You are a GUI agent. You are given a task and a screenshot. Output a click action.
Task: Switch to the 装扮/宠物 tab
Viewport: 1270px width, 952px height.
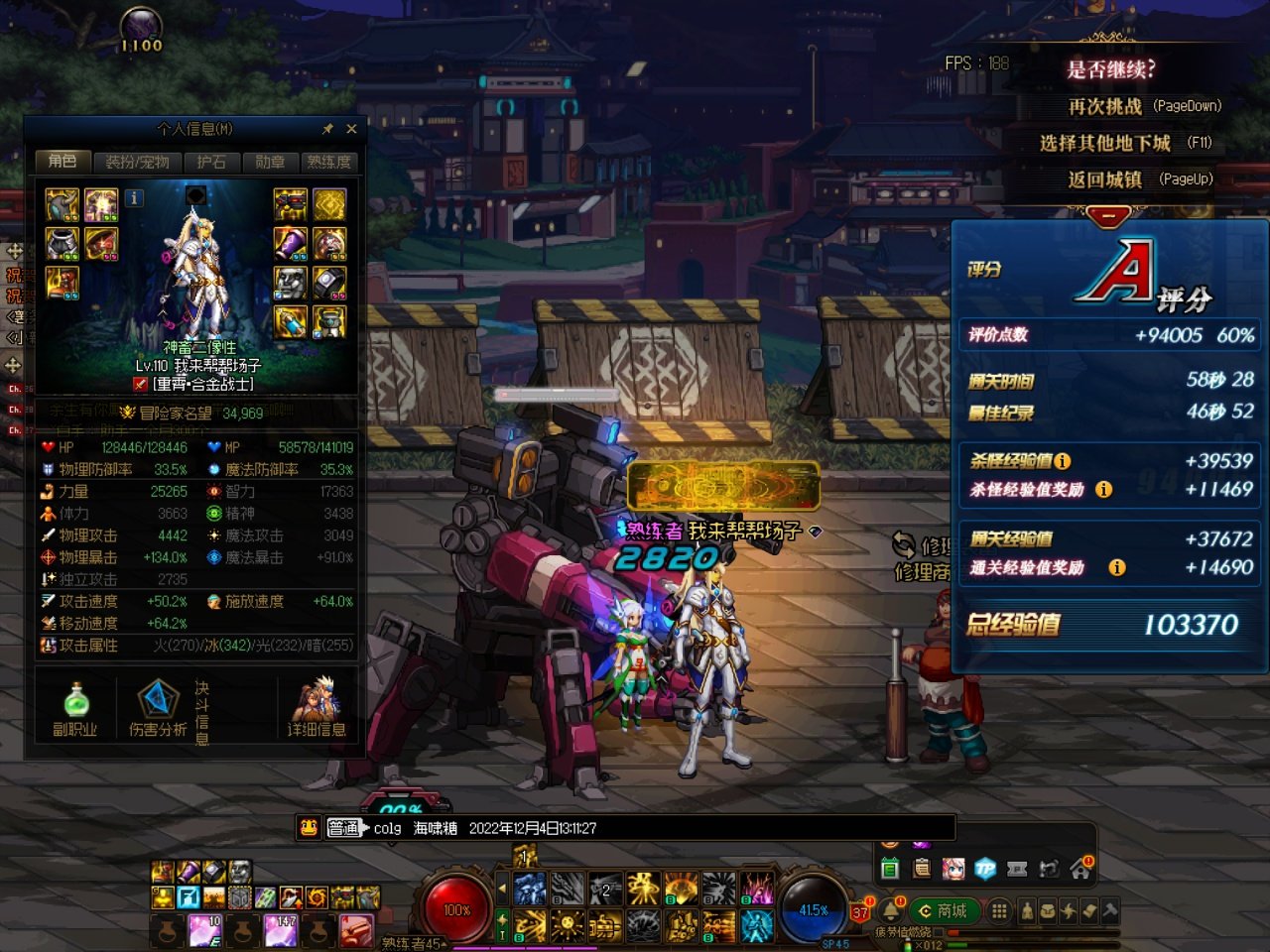137,162
